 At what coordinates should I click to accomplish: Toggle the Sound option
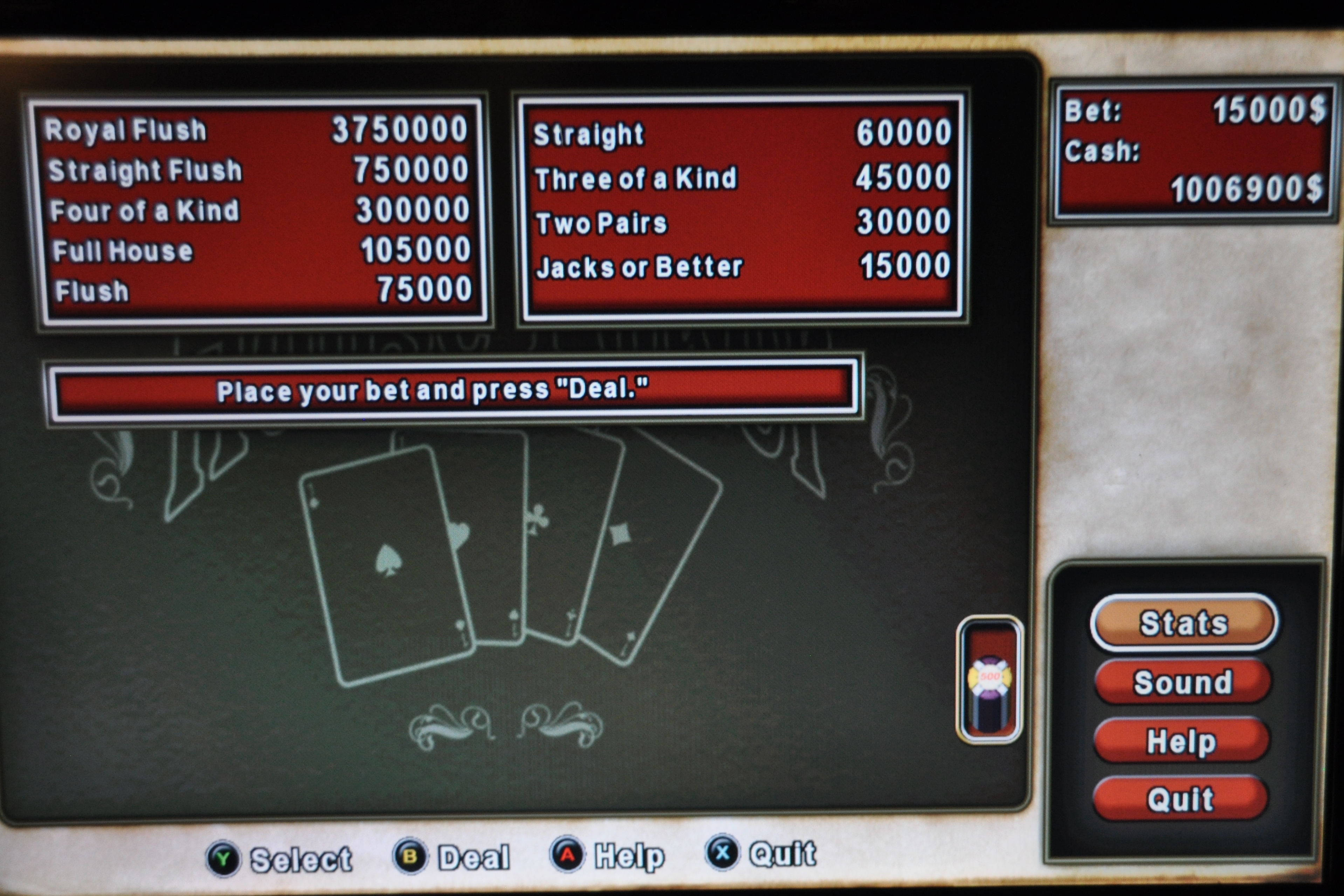[x=1182, y=682]
